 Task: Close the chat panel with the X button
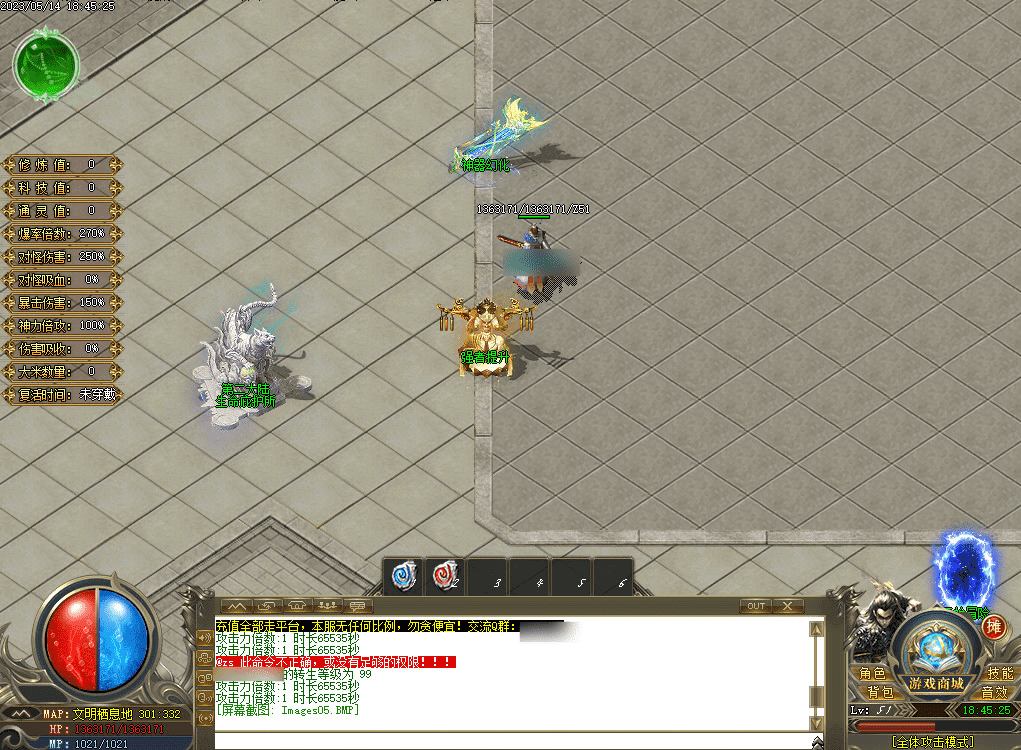click(x=788, y=606)
